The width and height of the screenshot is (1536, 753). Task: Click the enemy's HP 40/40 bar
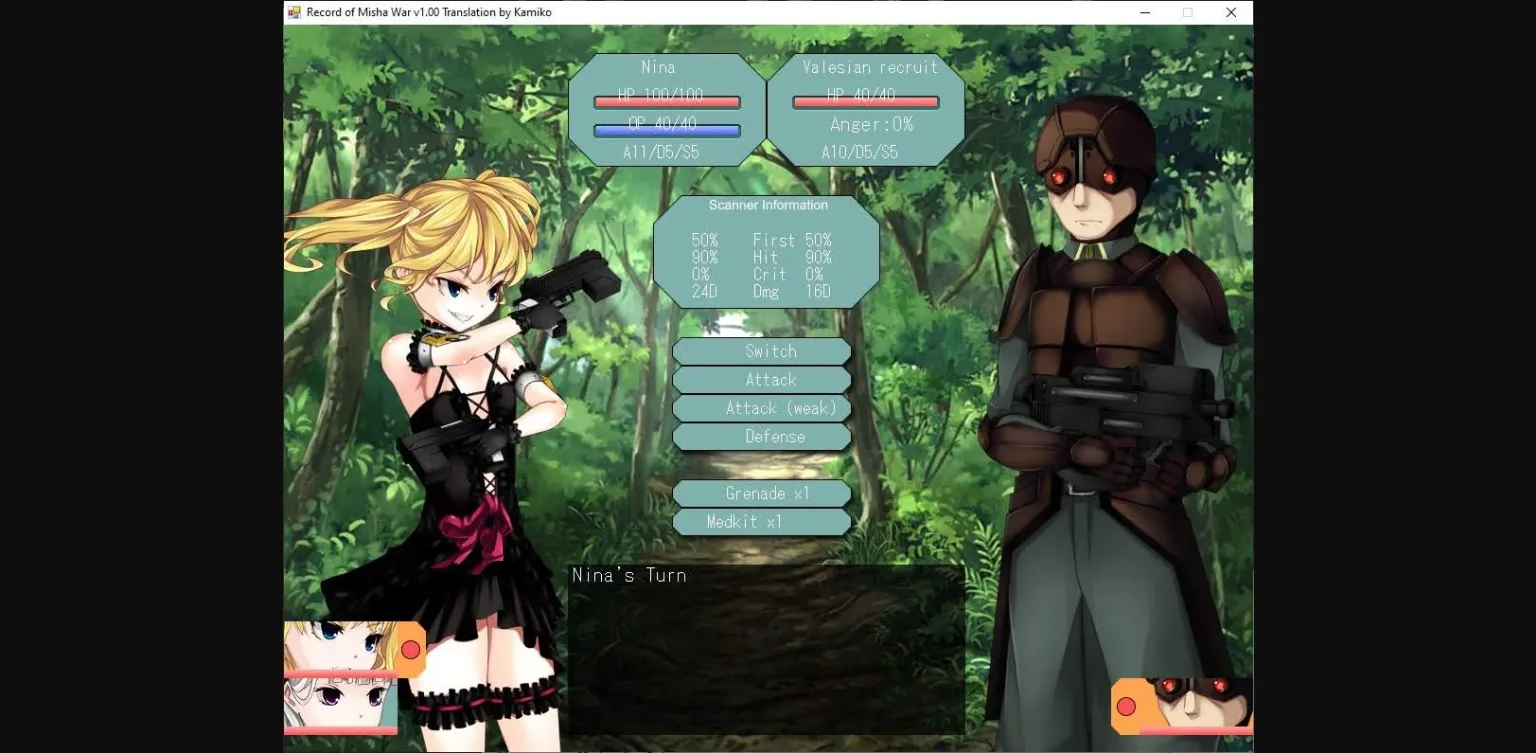coord(865,101)
